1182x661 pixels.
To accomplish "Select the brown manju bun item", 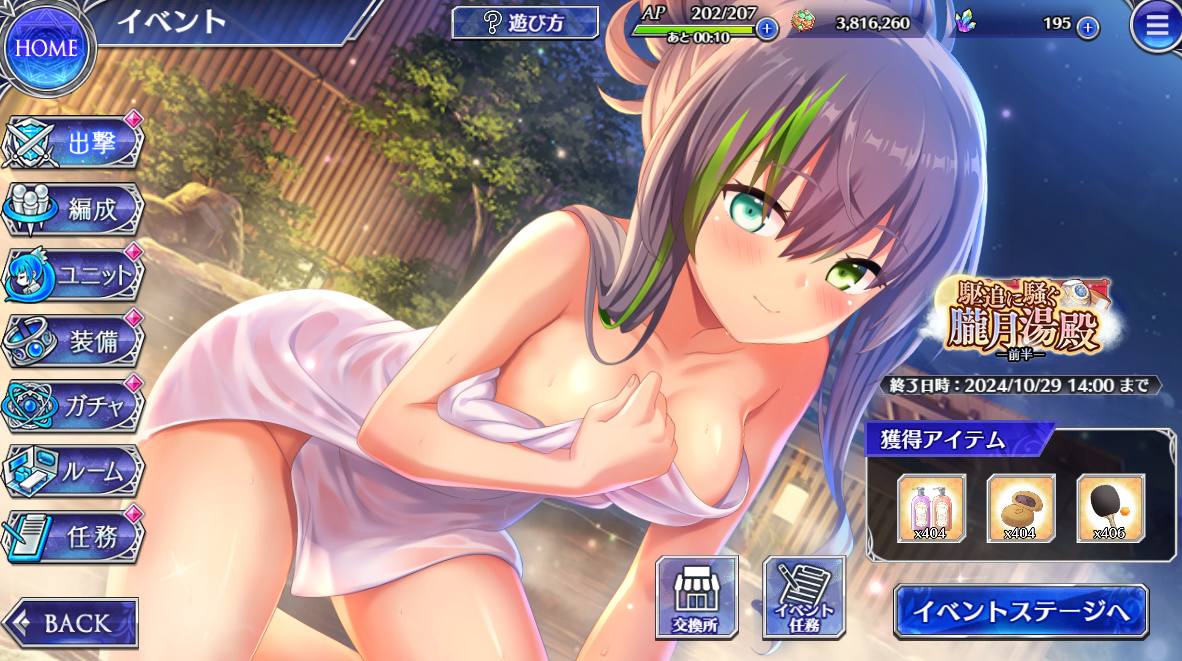I will point(1020,508).
